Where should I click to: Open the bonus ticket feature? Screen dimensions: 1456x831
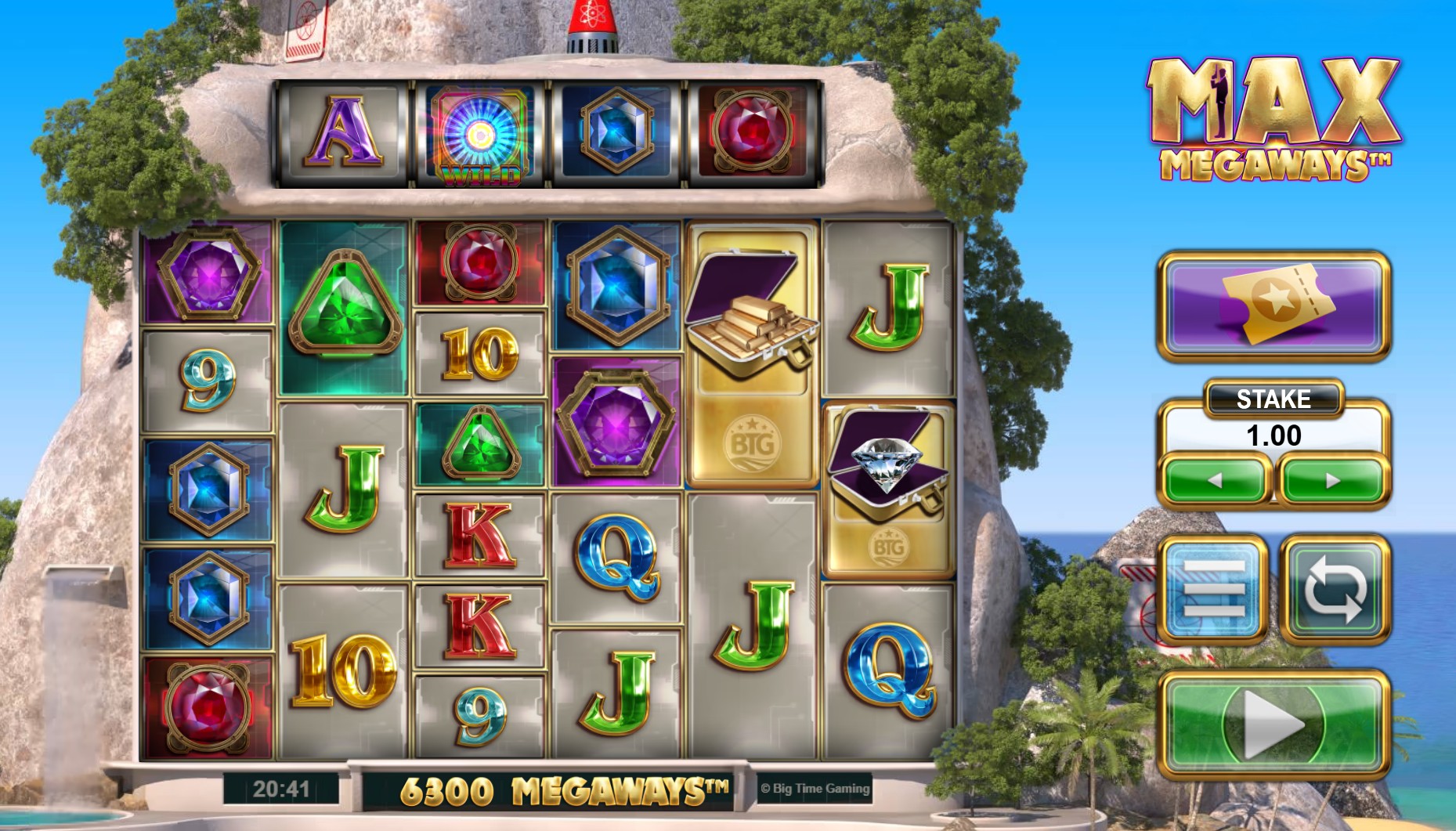point(1277,307)
